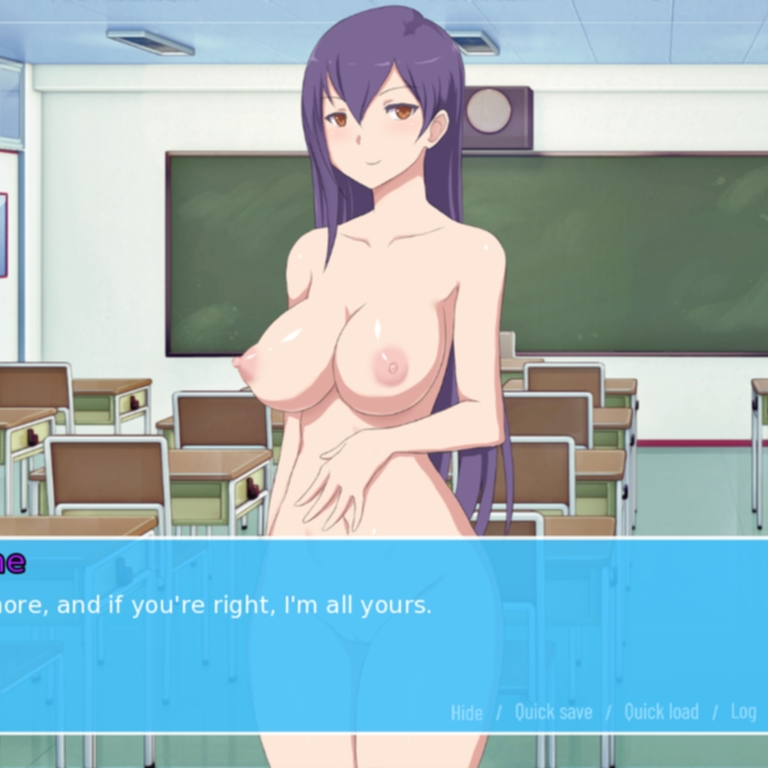Open the dialogue Log

(743, 712)
